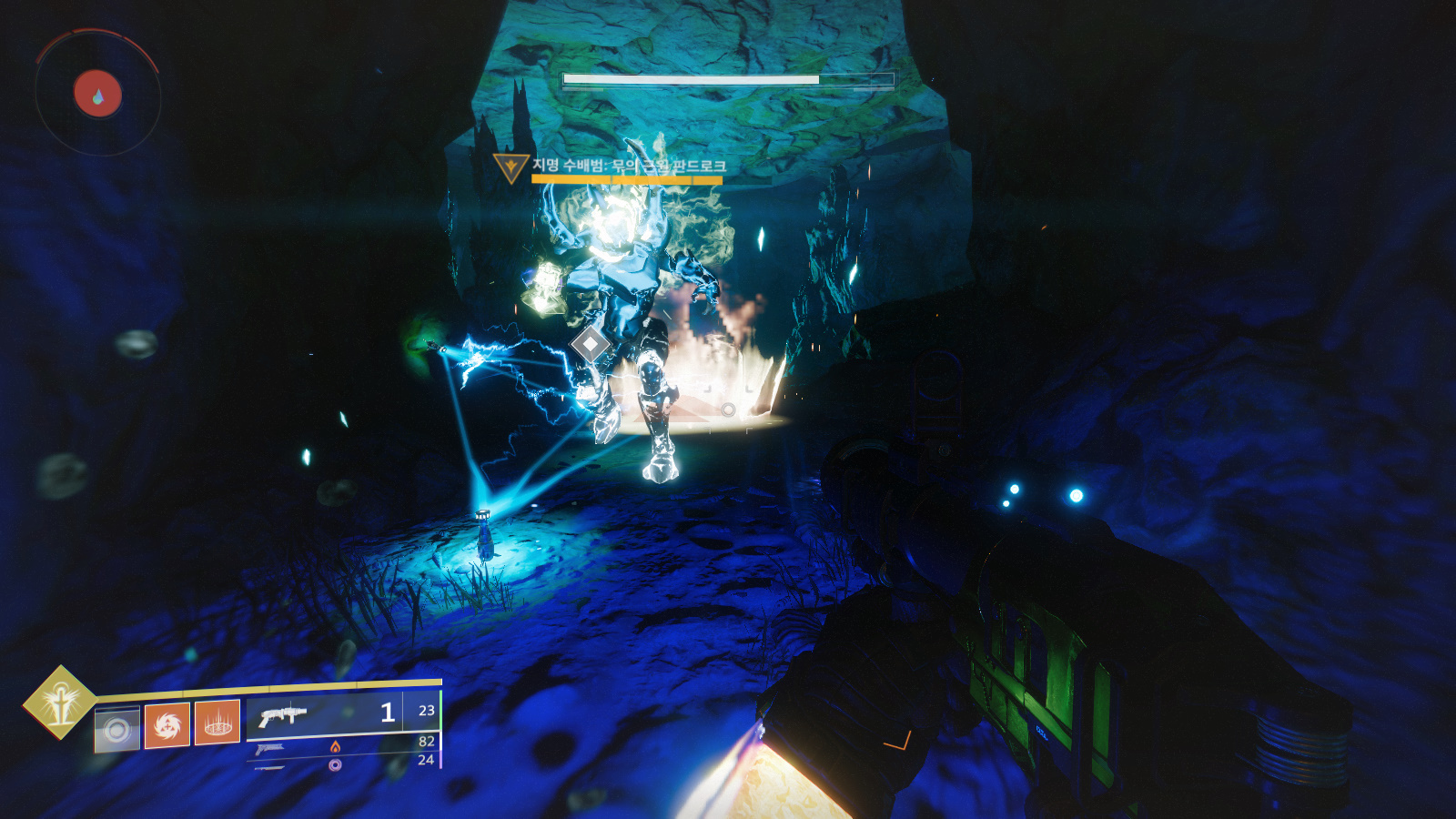
Task: Click the circular radar display
Action: click(97, 94)
